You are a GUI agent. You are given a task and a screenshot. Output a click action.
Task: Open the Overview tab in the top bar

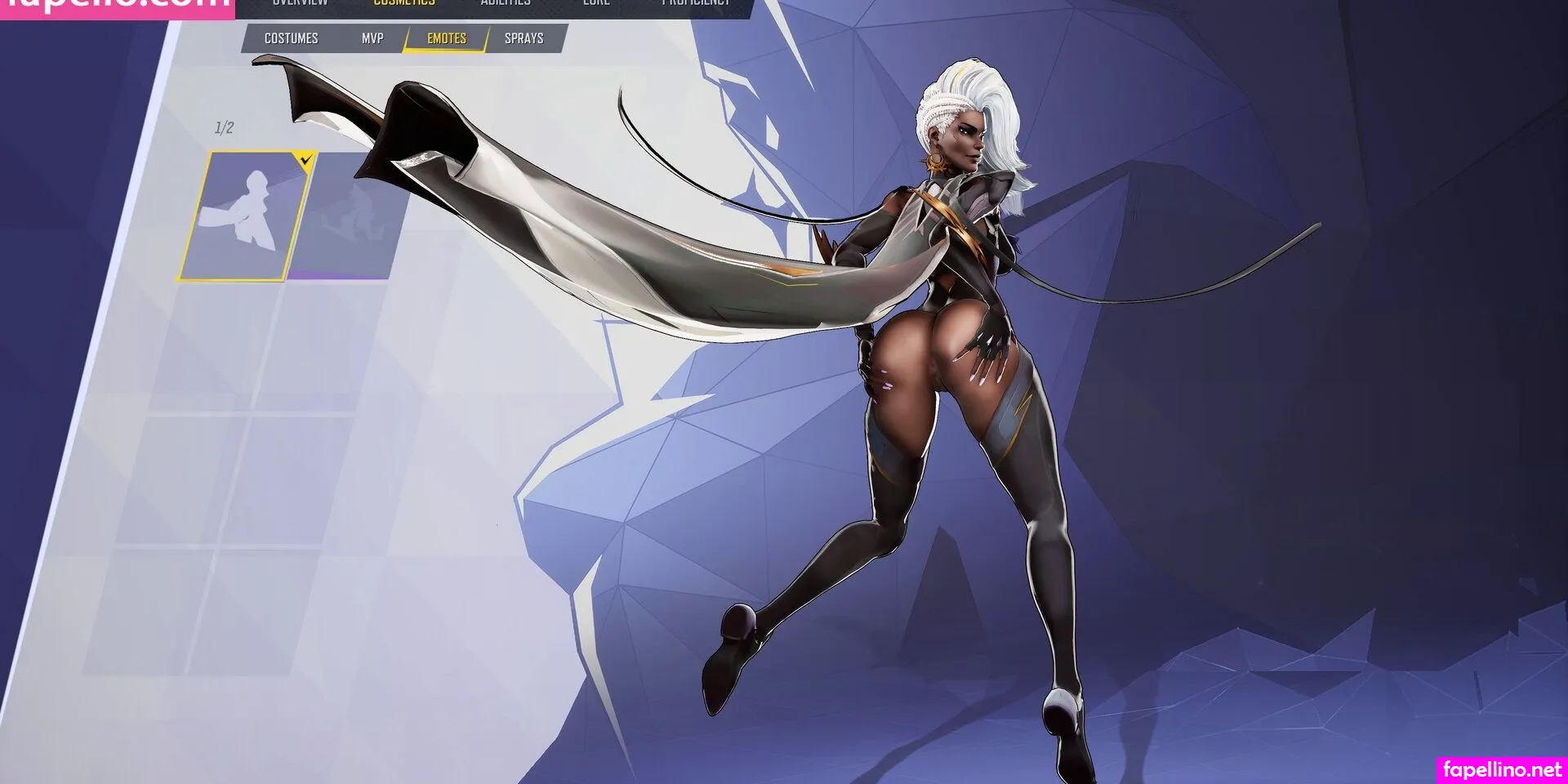point(300,4)
